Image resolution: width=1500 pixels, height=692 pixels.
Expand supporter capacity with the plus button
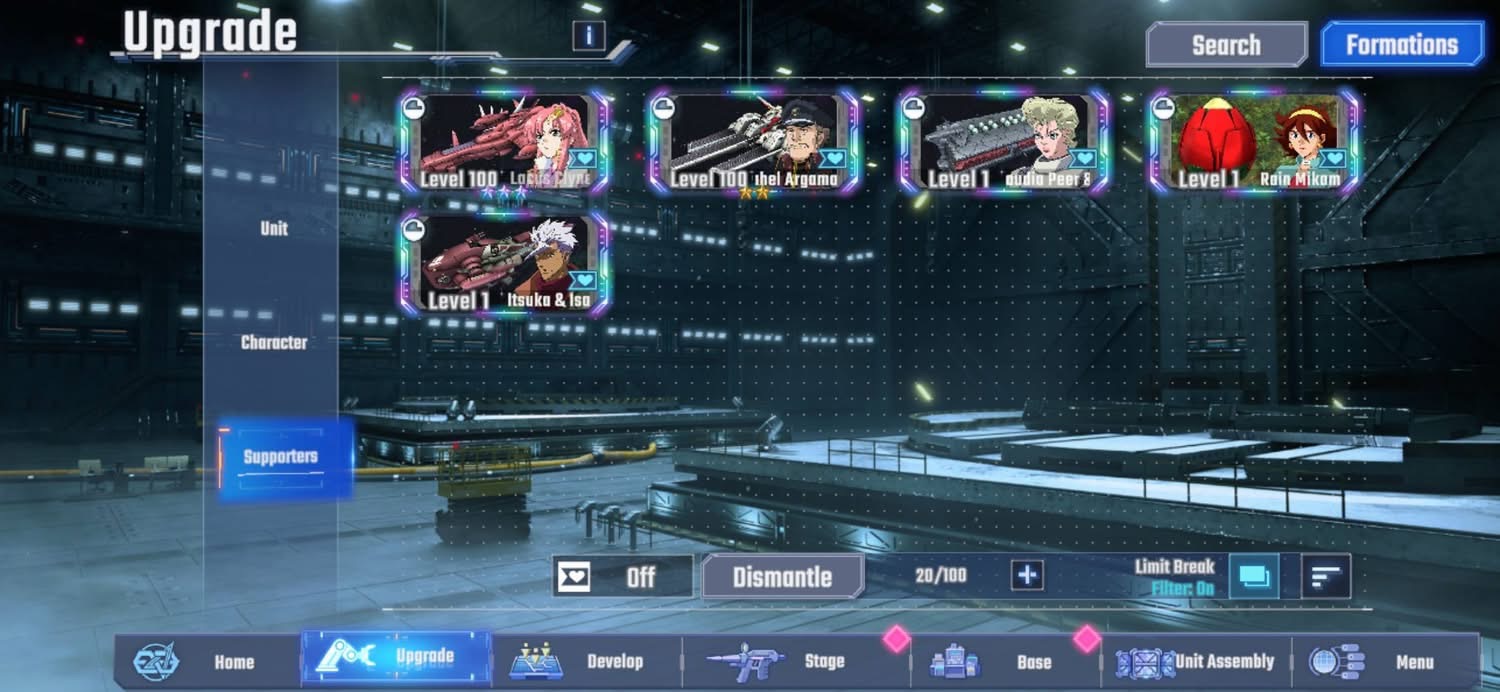point(1027,575)
